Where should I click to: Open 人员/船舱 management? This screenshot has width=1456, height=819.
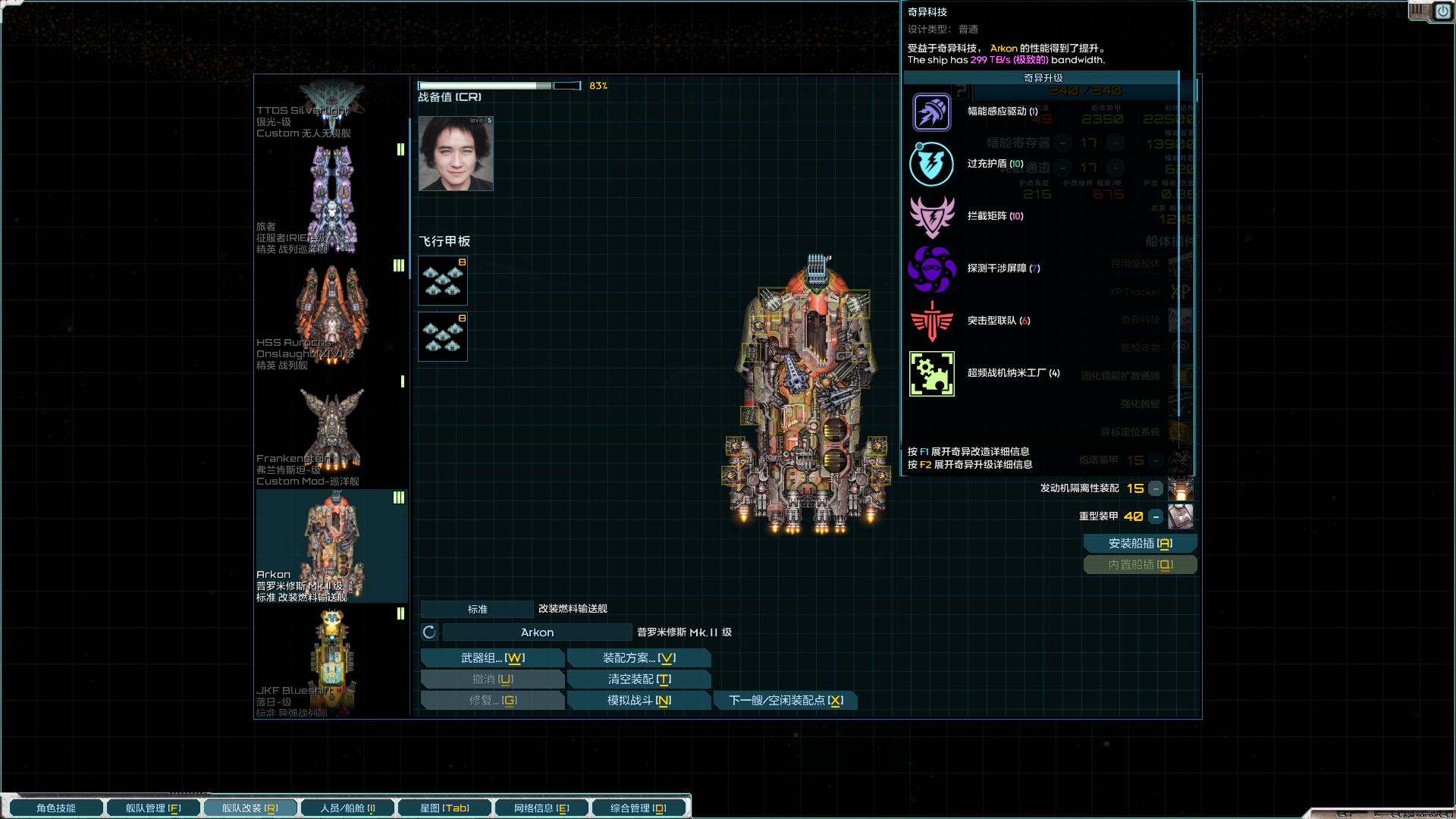pyautogui.click(x=347, y=808)
